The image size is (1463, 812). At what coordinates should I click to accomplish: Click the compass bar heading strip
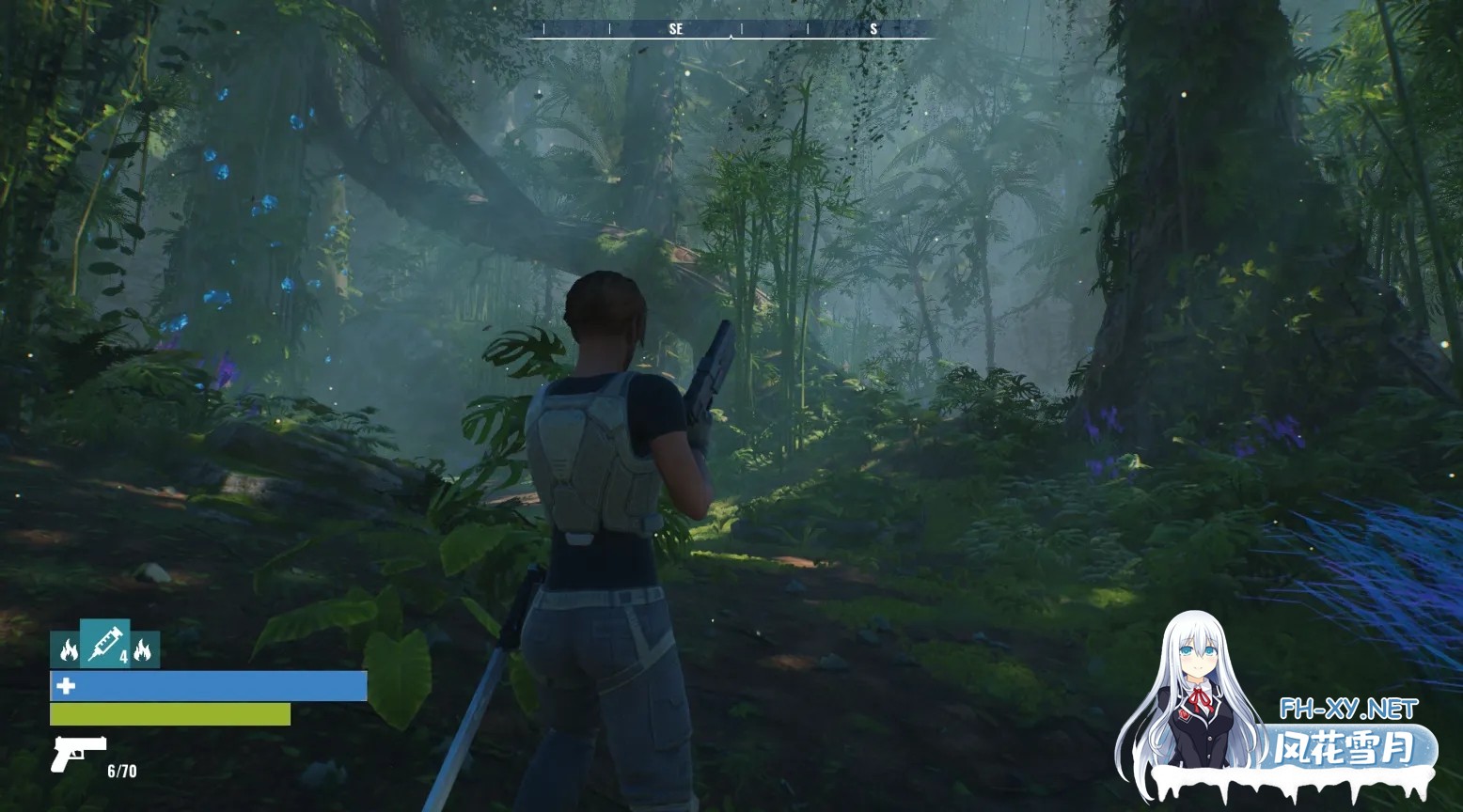tap(732, 29)
